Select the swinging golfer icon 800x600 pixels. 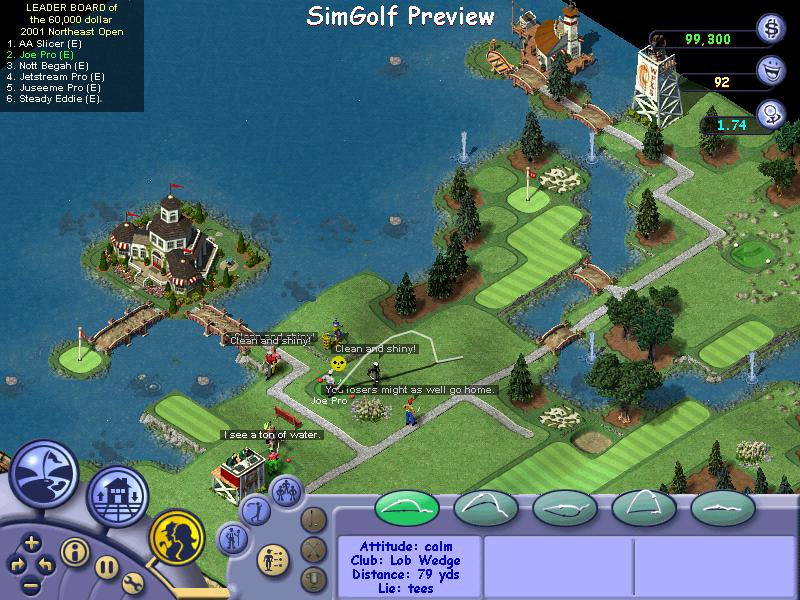pos(254,508)
